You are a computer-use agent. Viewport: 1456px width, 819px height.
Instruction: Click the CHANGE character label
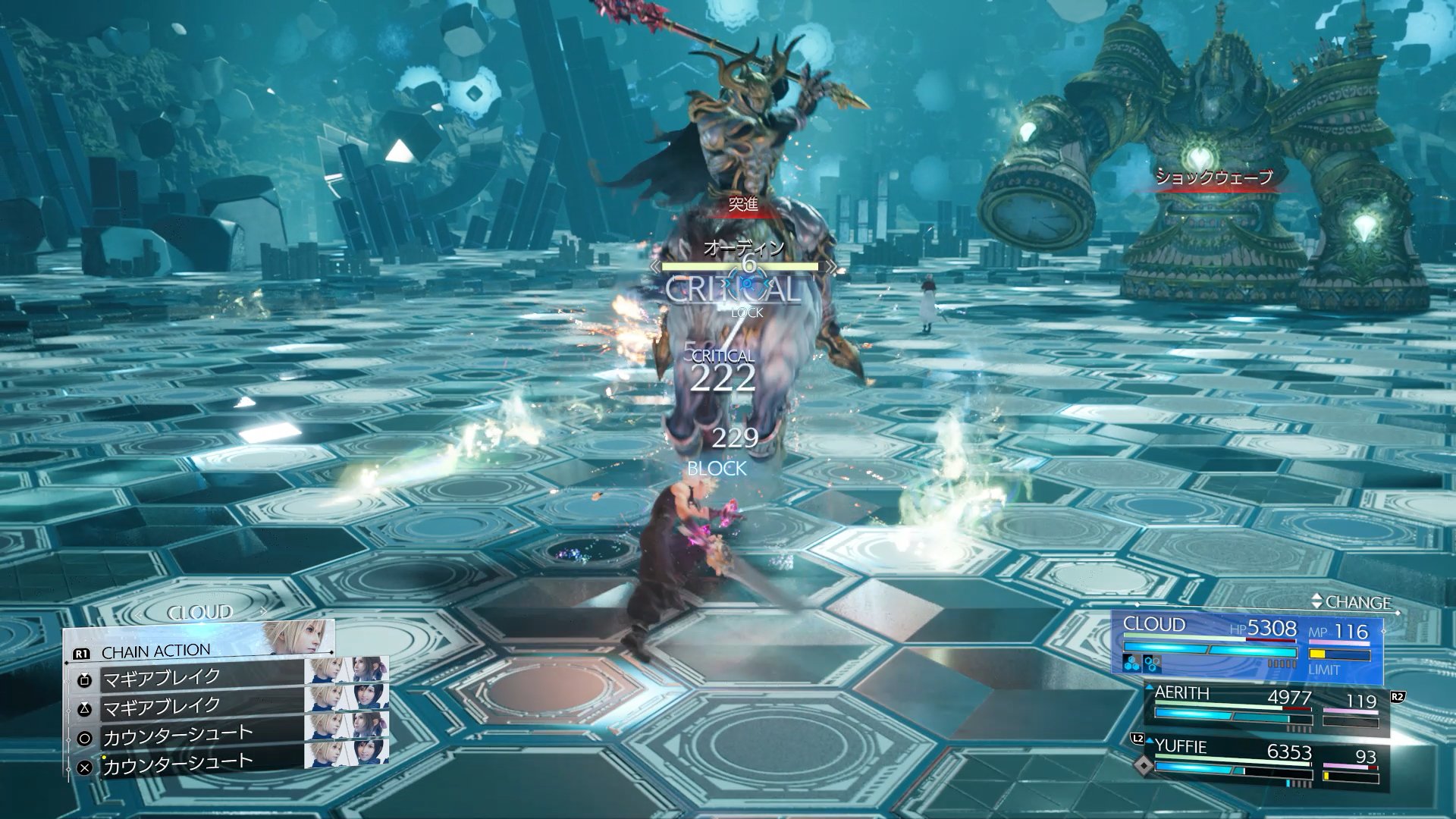[1356, 602]
